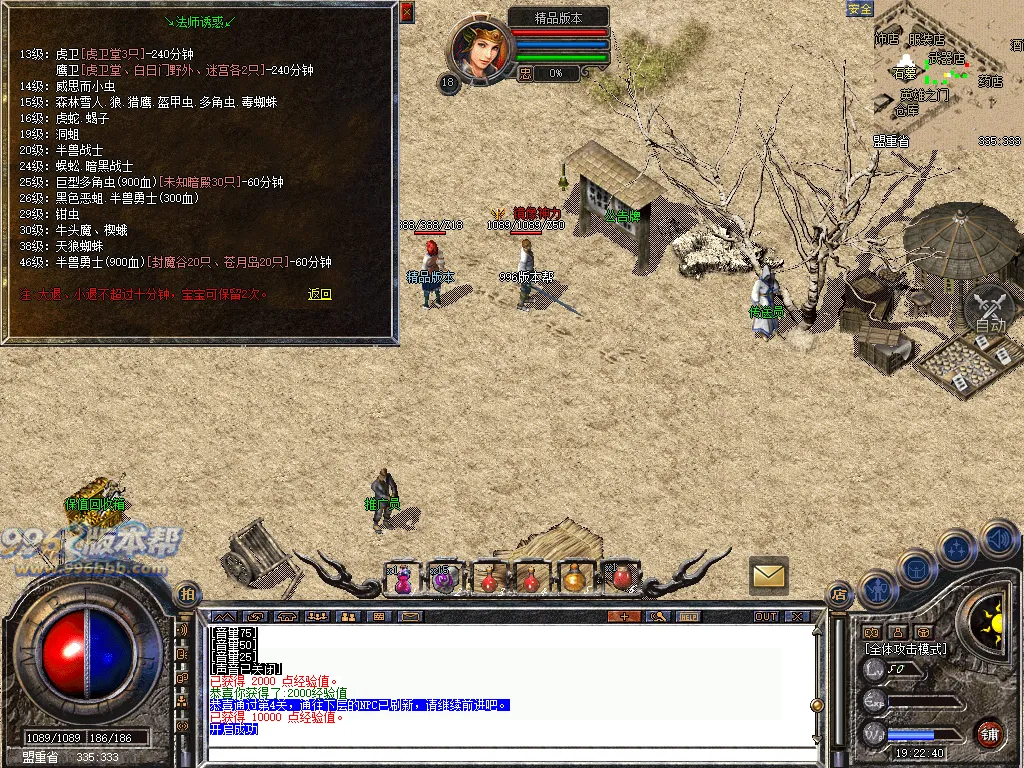
Task: Use the yellow potion in the hotbar
Action: click(573, 577)
